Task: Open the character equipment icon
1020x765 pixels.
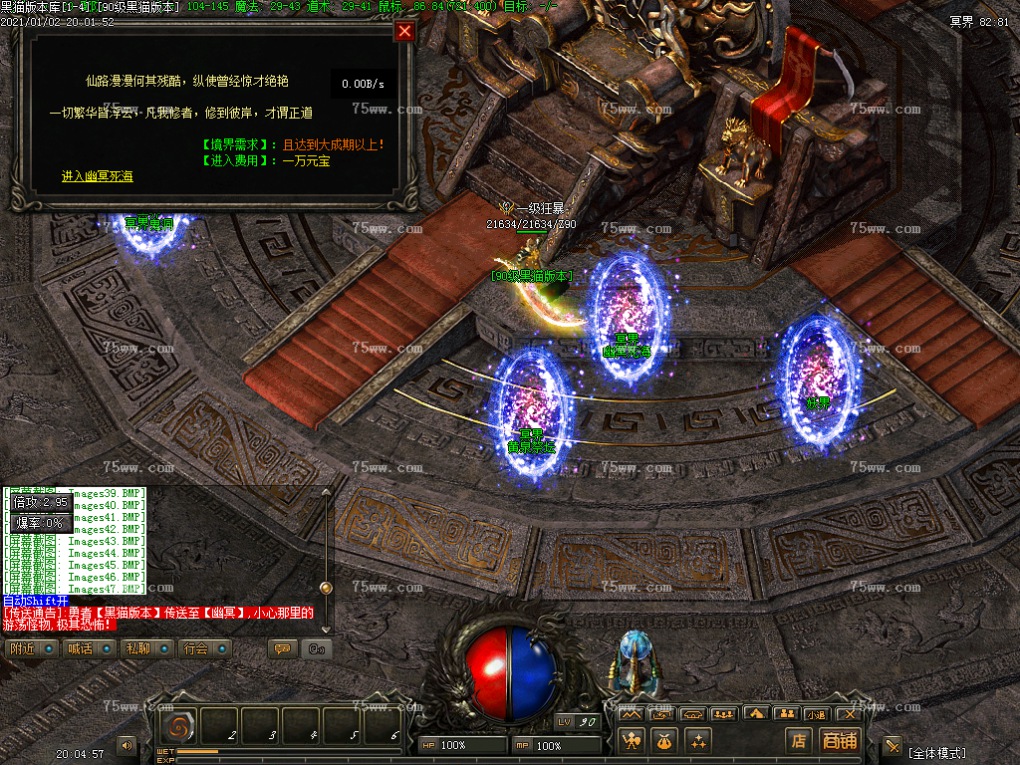Action: [x=632, y=740]
